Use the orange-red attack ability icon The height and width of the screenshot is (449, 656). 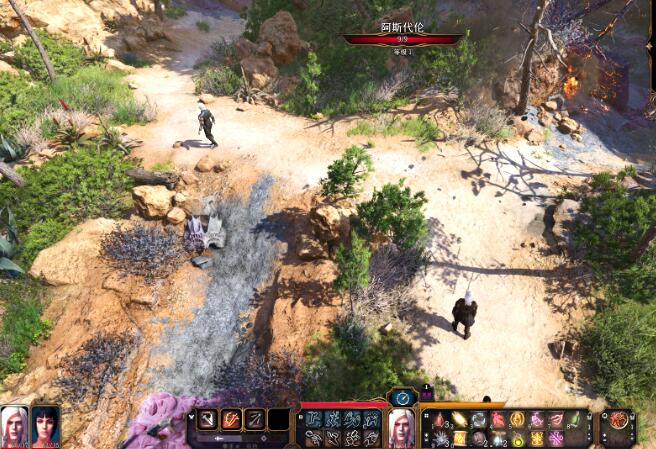click(231, 419)
